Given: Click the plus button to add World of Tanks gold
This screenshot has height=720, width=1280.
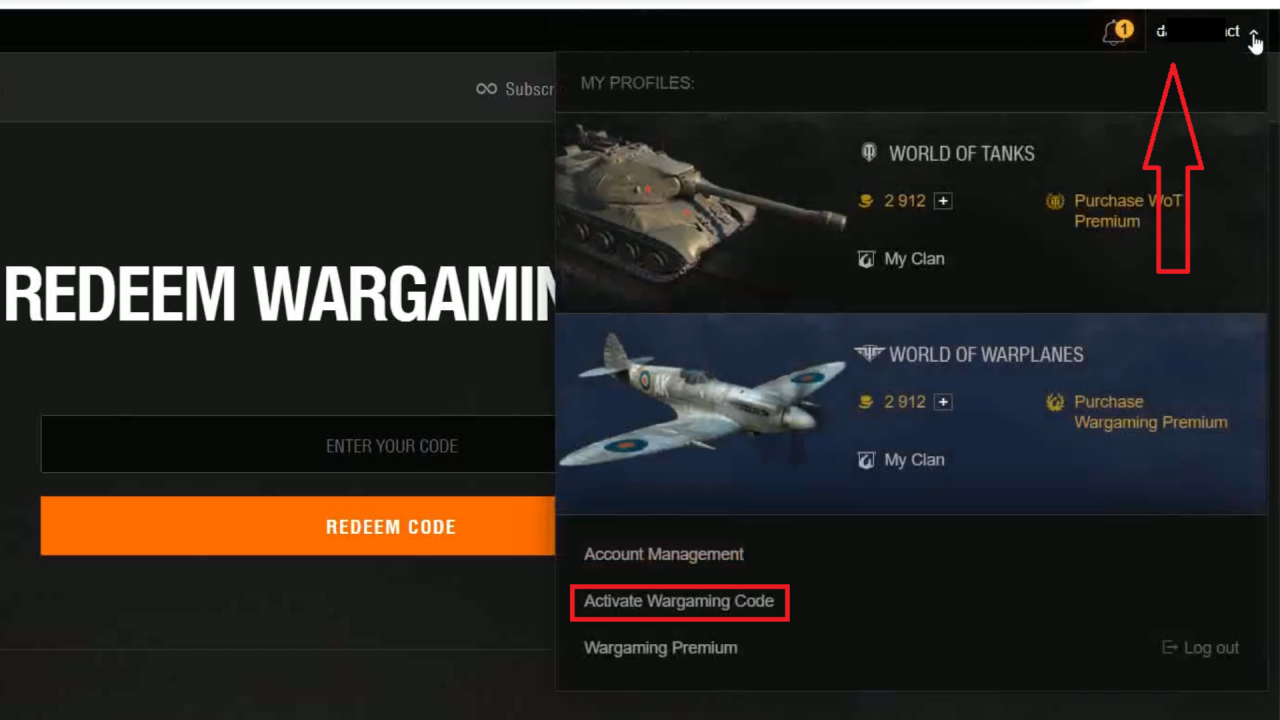Looking at the screenshot, I should coord(942,200).
